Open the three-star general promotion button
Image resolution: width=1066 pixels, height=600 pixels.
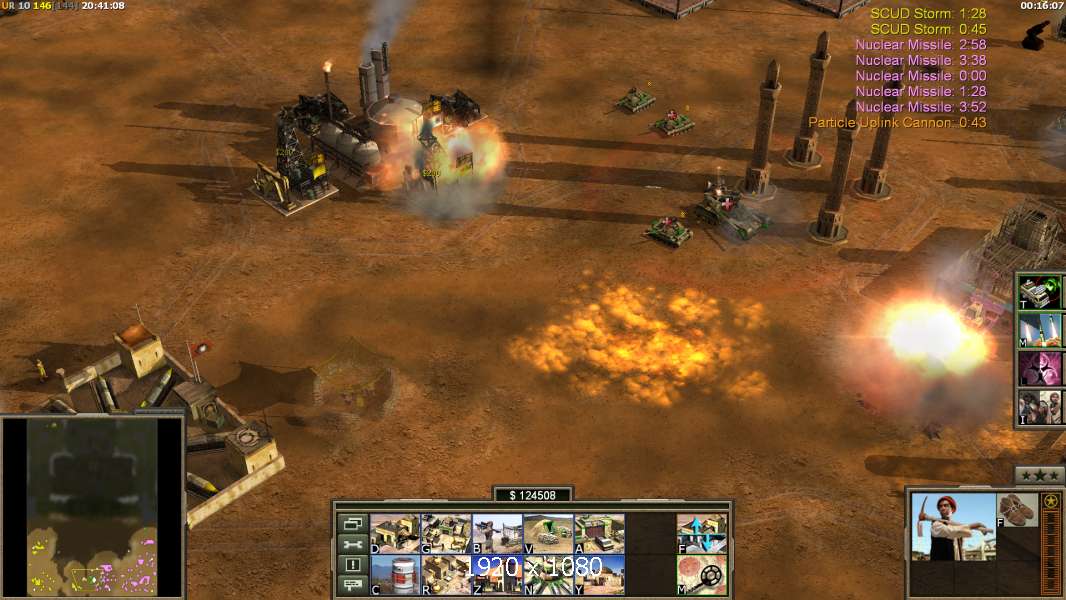coord(1039,474)
